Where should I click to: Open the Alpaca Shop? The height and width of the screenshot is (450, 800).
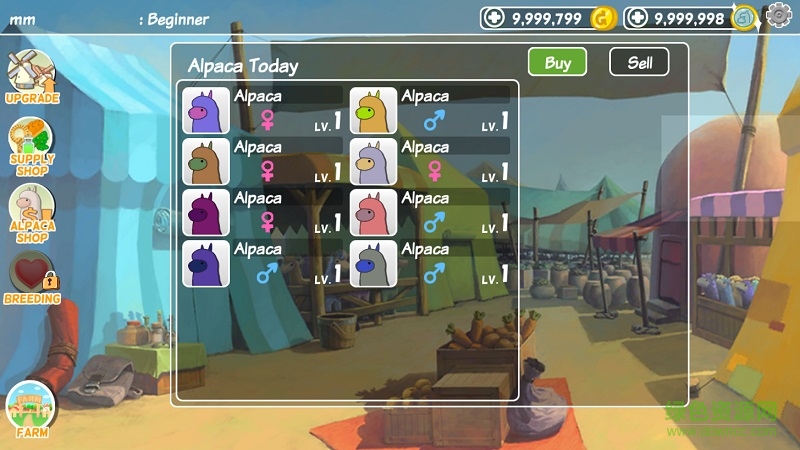click(32, 213)
